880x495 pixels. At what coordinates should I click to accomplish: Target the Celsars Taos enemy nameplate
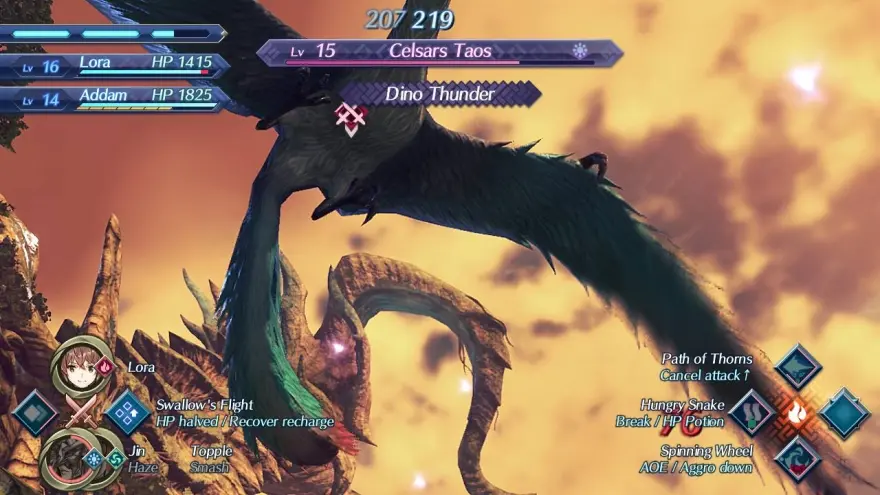coord(440,52)
